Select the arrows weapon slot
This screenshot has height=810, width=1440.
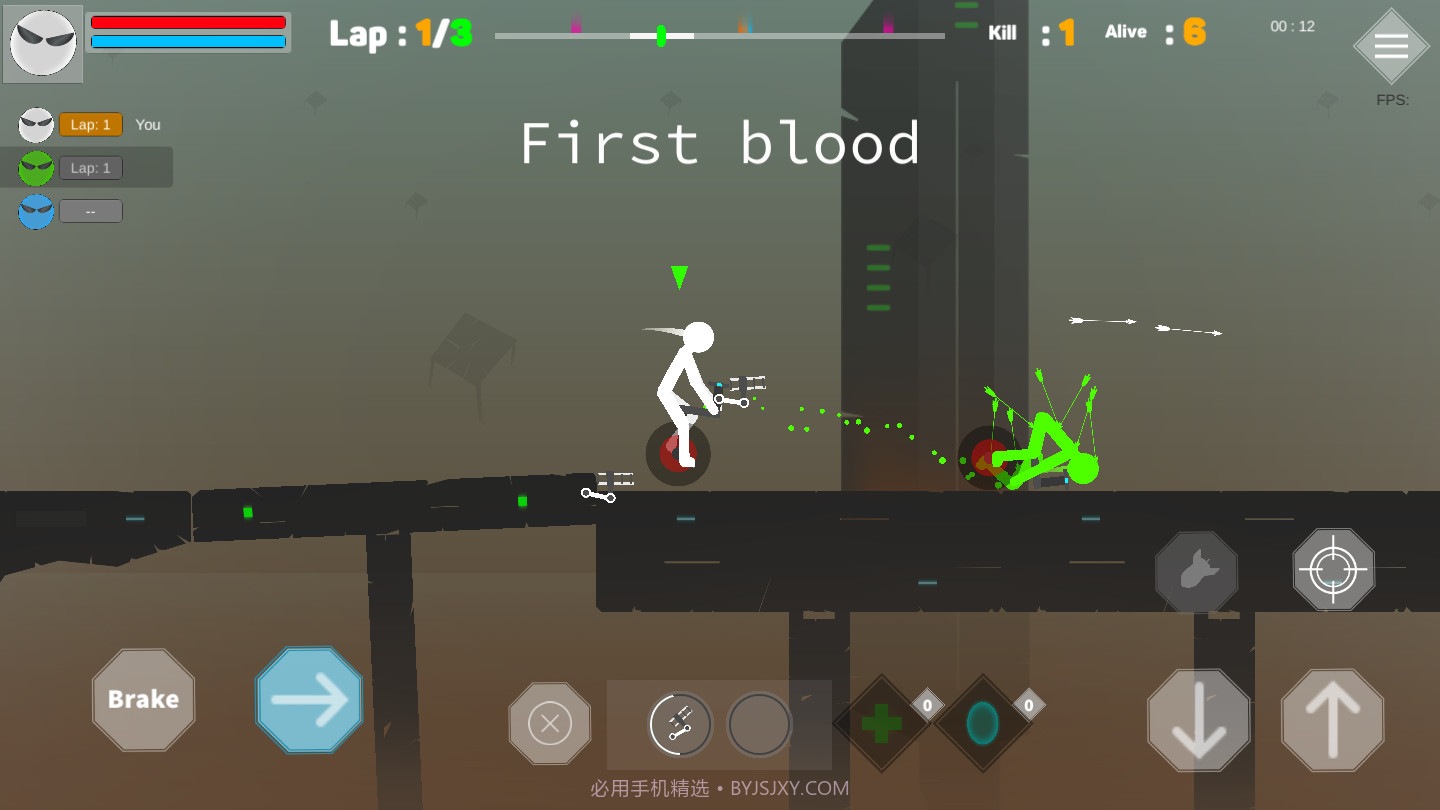click(x=680, y=724)
